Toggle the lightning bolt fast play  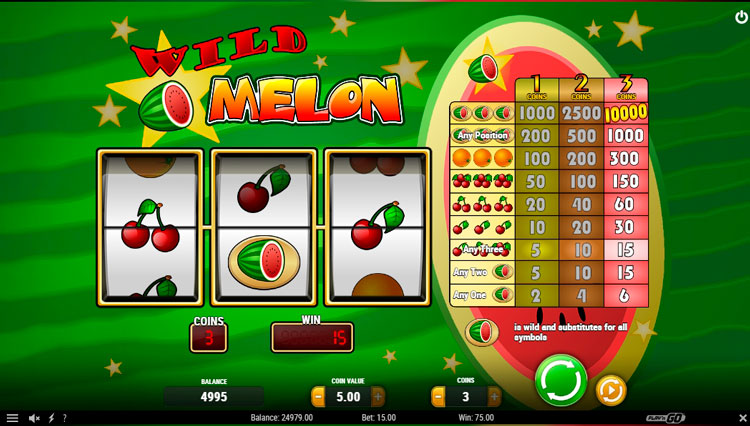click(x=51, y=418)
